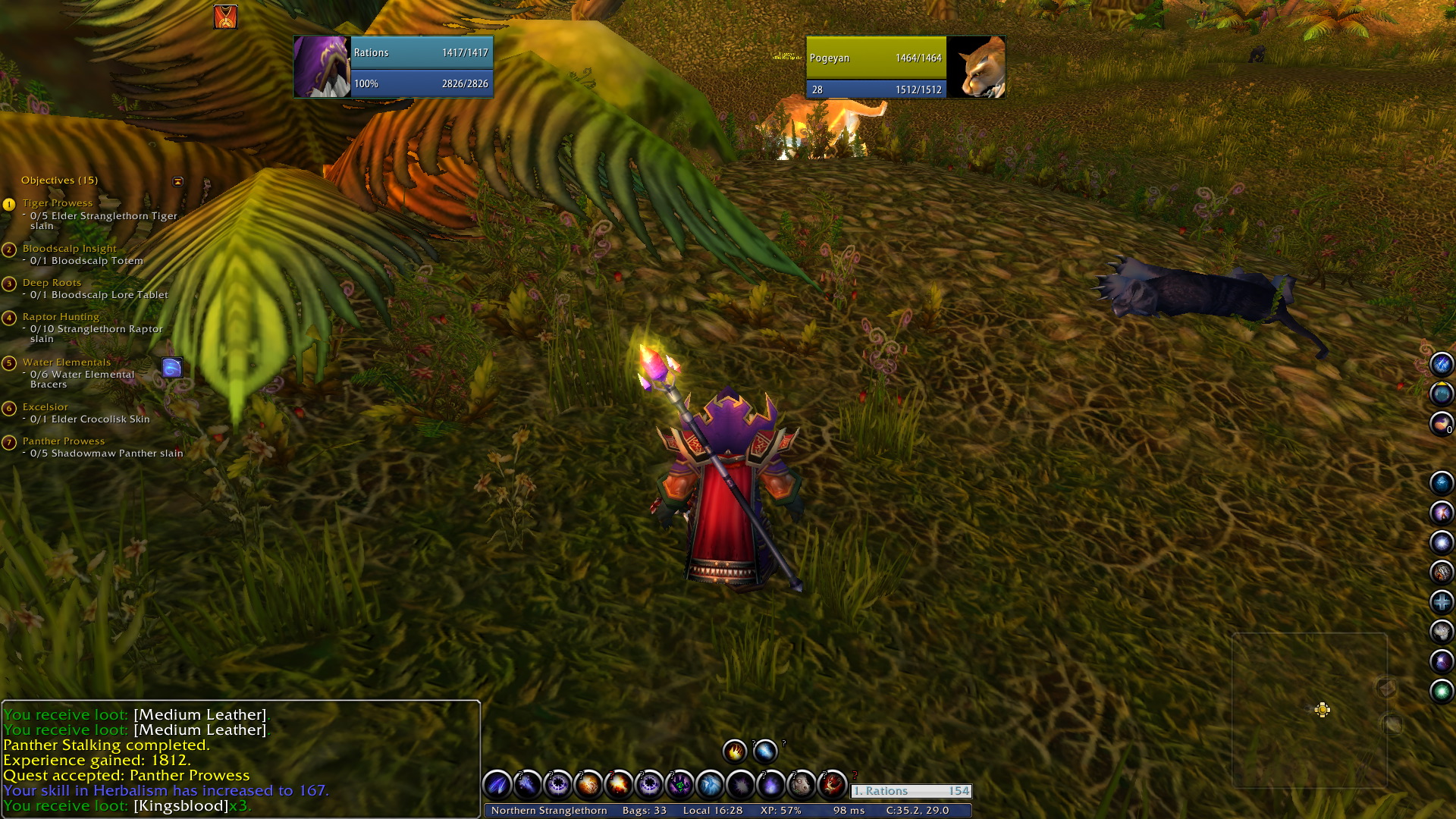Select the Excelsior quest in the tracker
The height and width of the screenshot is (819, 1456).
pos(45,407)
